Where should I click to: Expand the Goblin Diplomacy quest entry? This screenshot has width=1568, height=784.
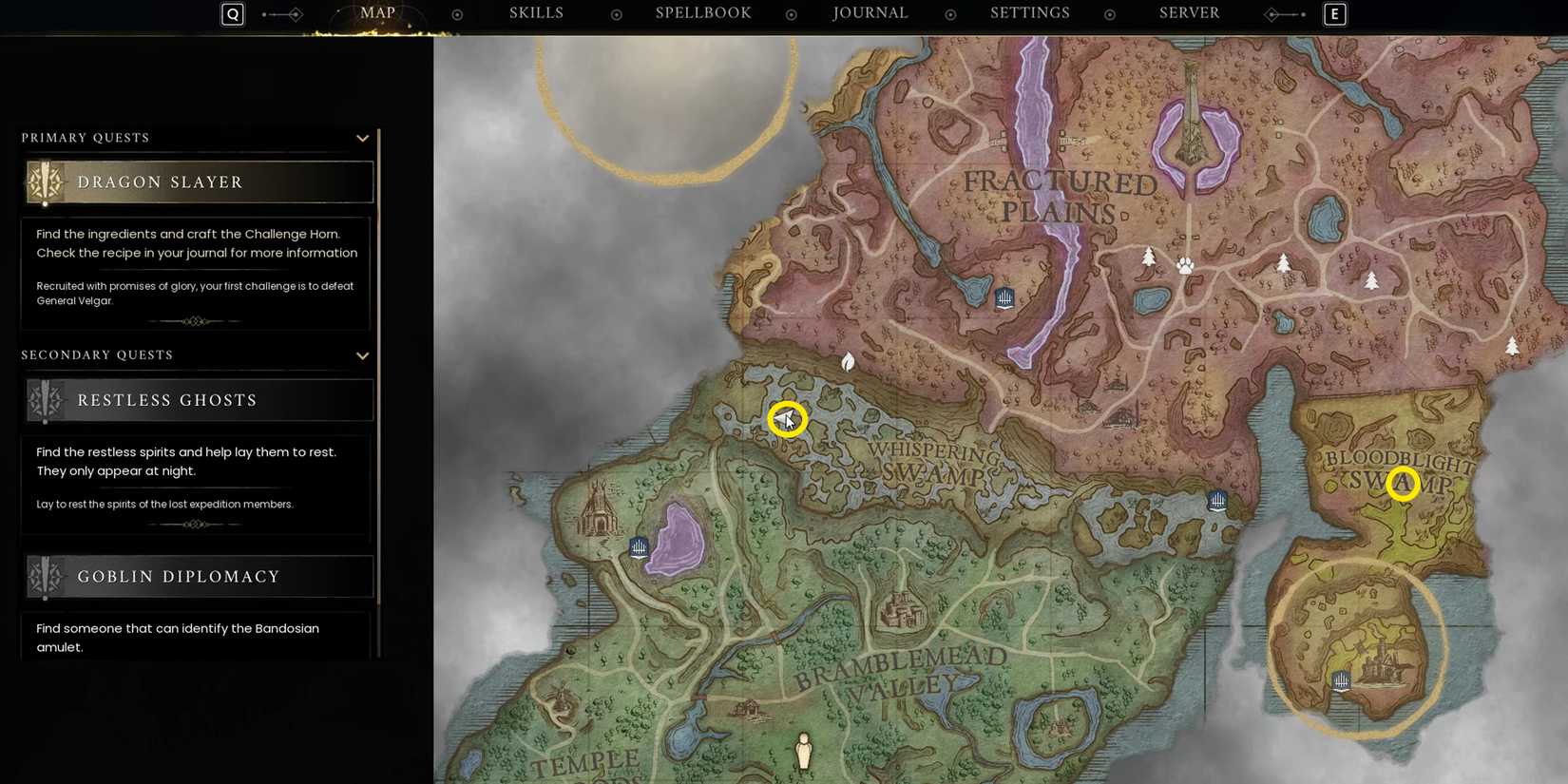pyautogui.click(x=198, y=576)
